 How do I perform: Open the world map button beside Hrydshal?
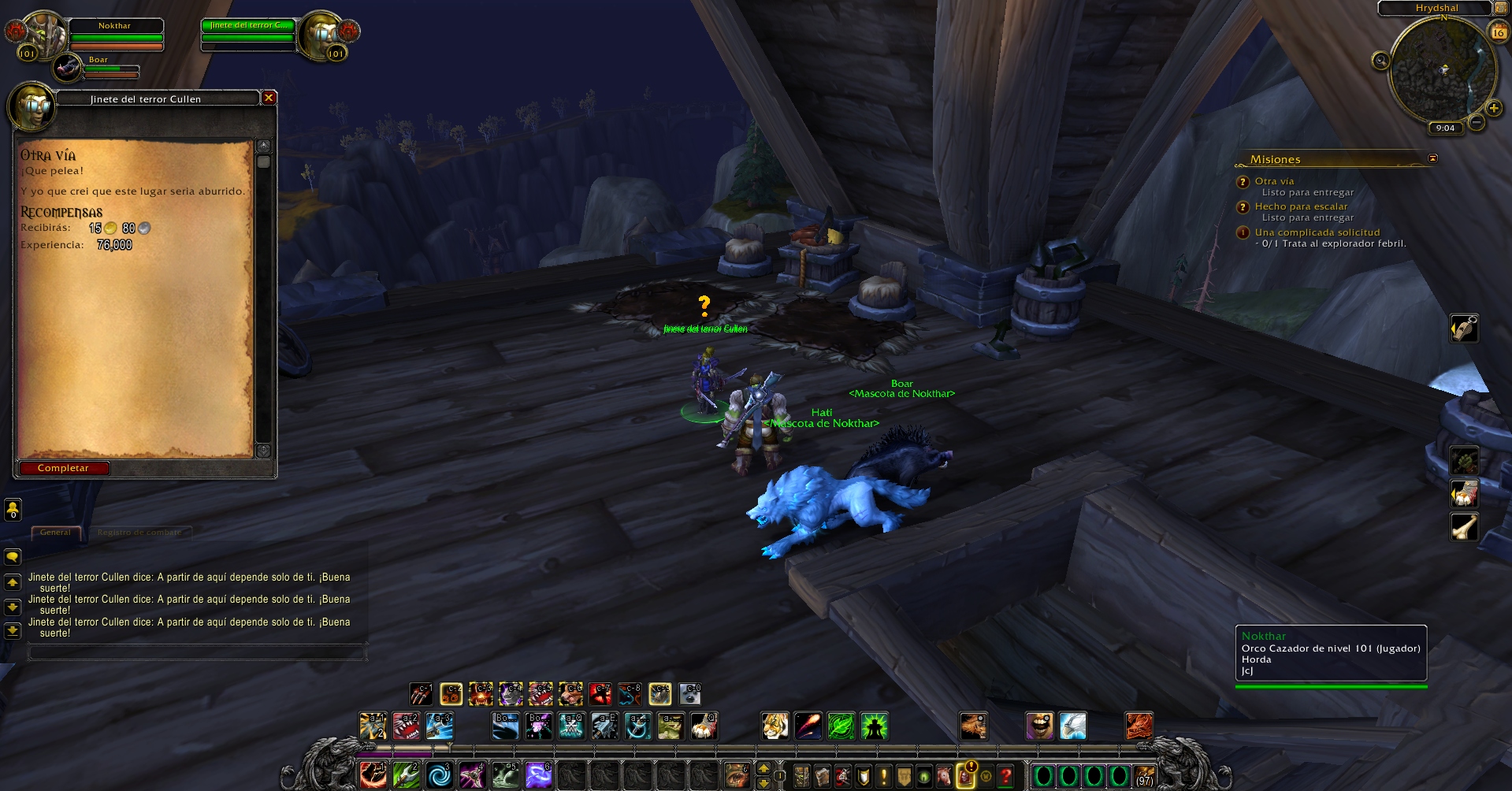tap(1499, 8)
